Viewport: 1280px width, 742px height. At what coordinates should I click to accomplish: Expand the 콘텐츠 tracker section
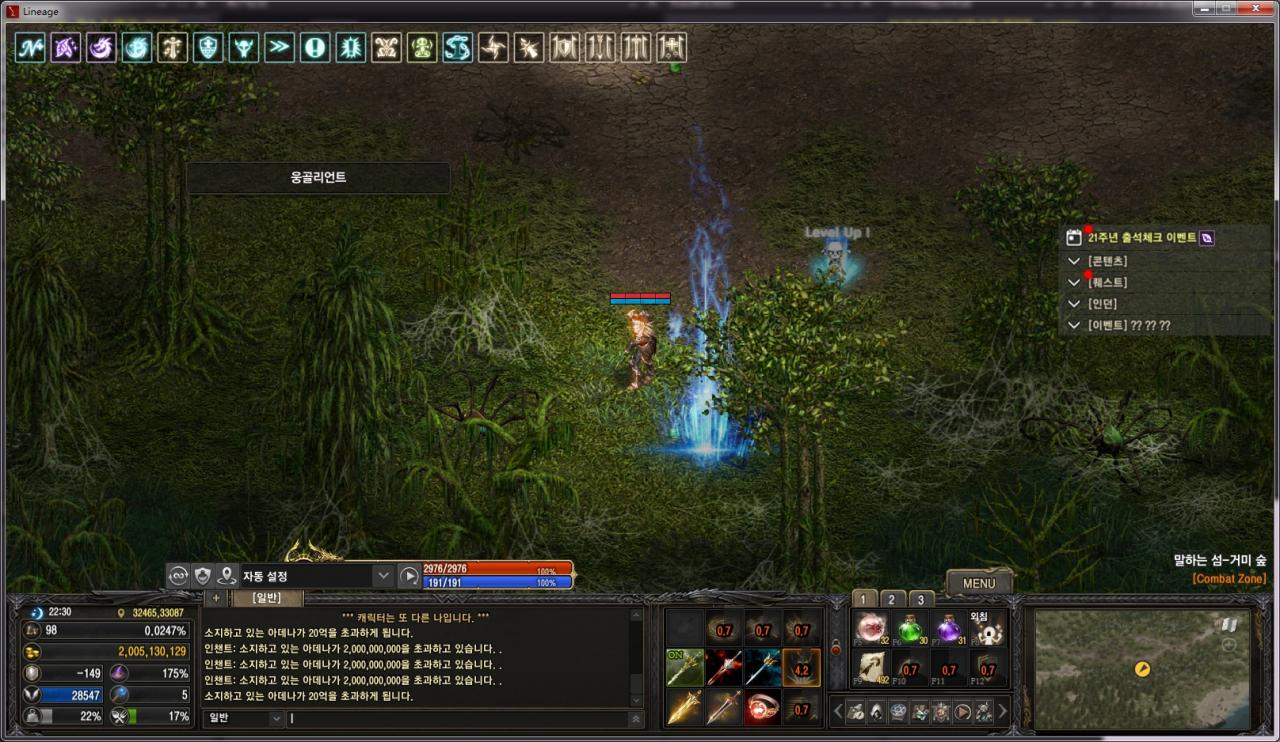click(1074, 261)
